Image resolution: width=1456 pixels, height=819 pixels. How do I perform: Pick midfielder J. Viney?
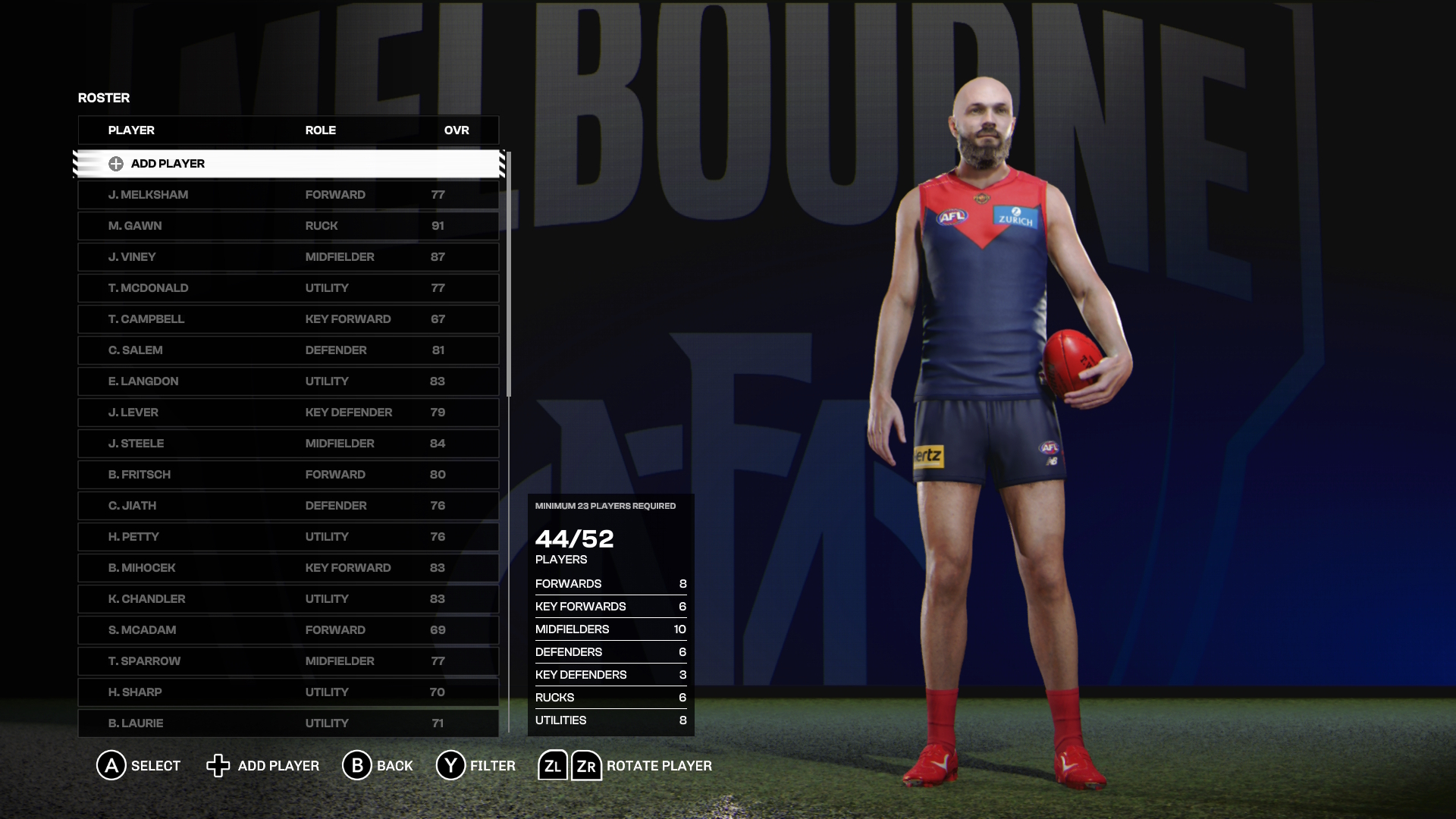pyautogui.click(x=288, y=257)
